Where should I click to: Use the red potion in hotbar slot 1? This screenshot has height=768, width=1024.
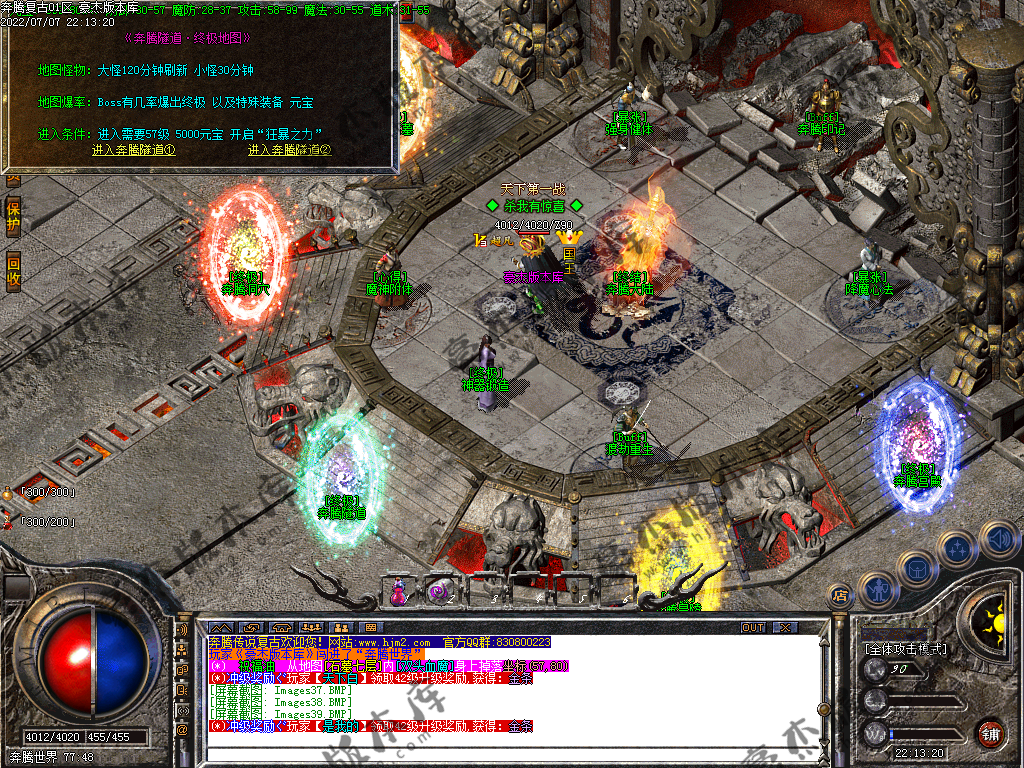(x=399, y=592)
